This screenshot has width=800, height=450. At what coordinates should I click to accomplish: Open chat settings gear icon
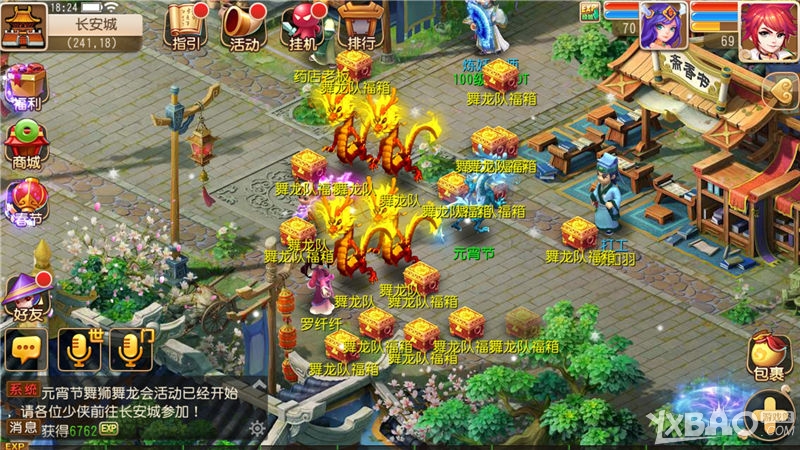click(x=257, y=429)
